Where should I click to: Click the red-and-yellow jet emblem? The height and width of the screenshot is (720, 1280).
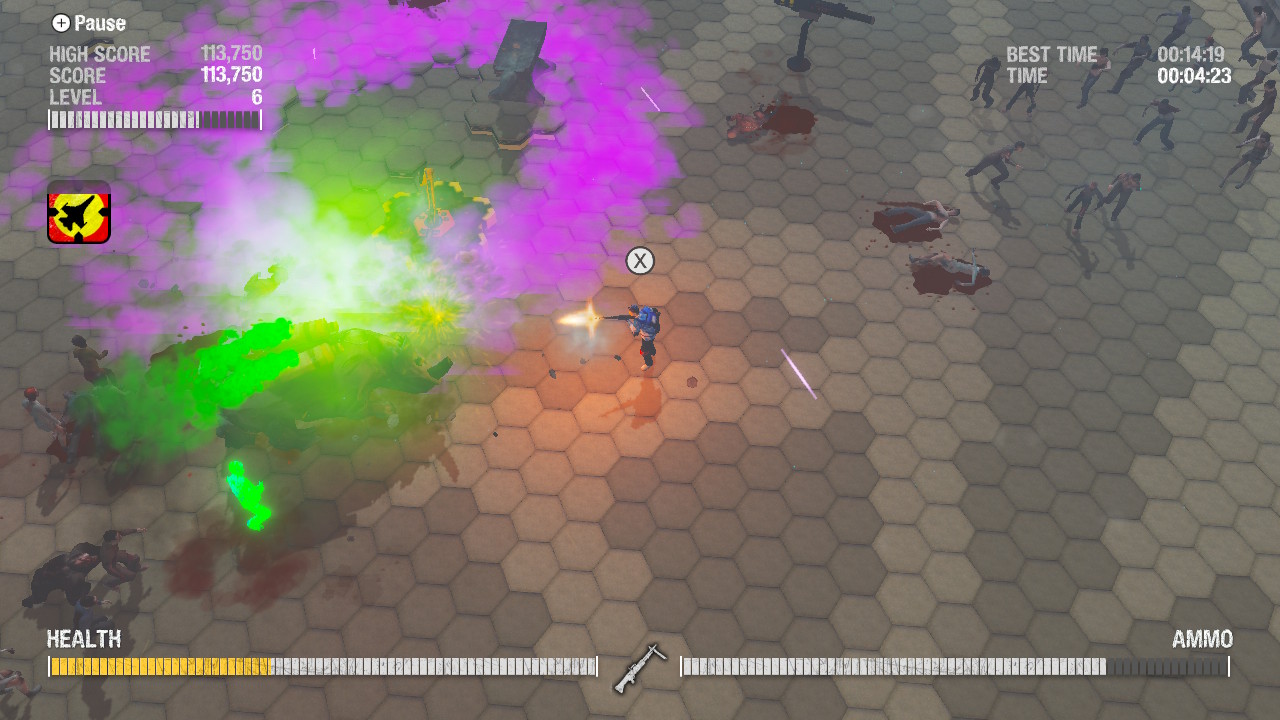coord(77,212)
